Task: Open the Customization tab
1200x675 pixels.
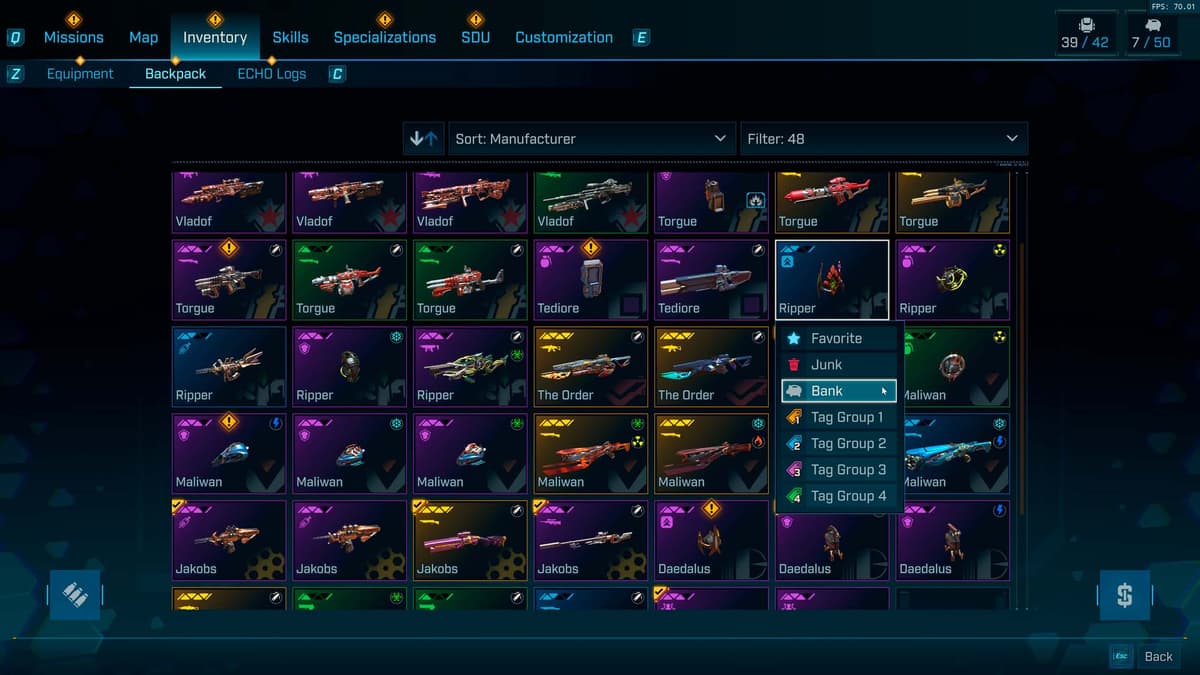Action: pos(564,37)
